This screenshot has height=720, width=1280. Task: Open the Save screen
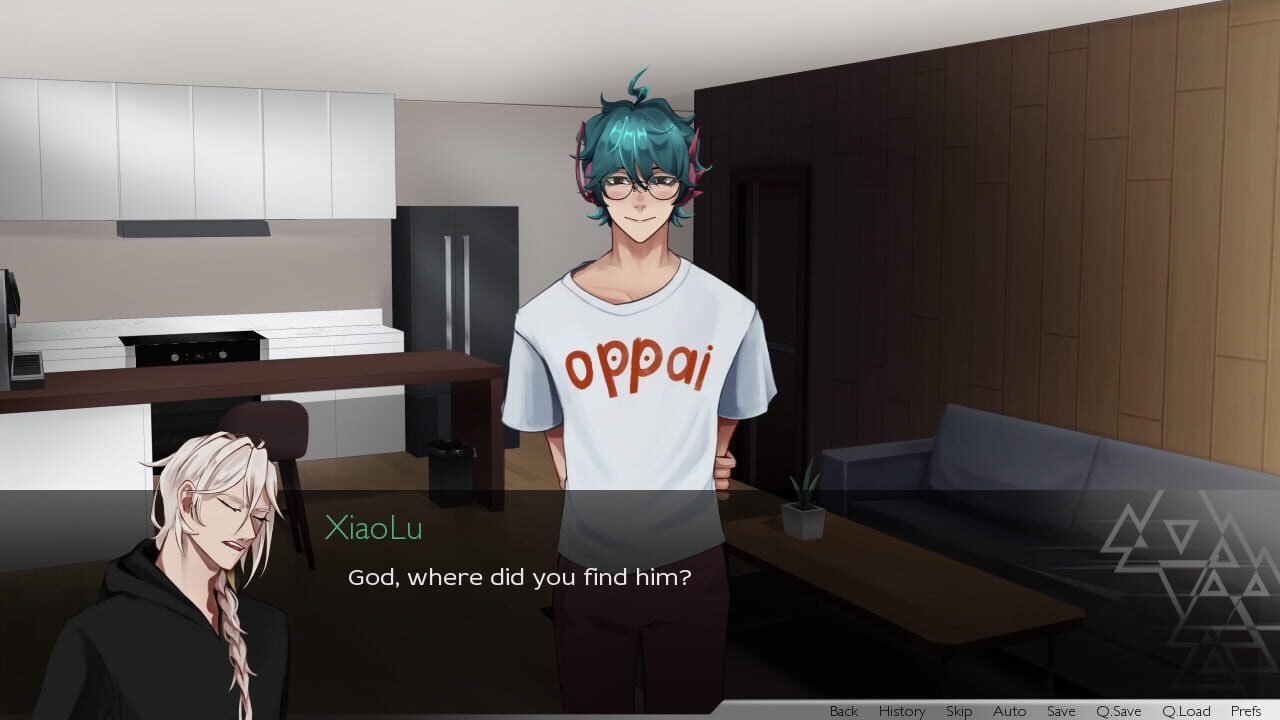[x=1061, y=711]
